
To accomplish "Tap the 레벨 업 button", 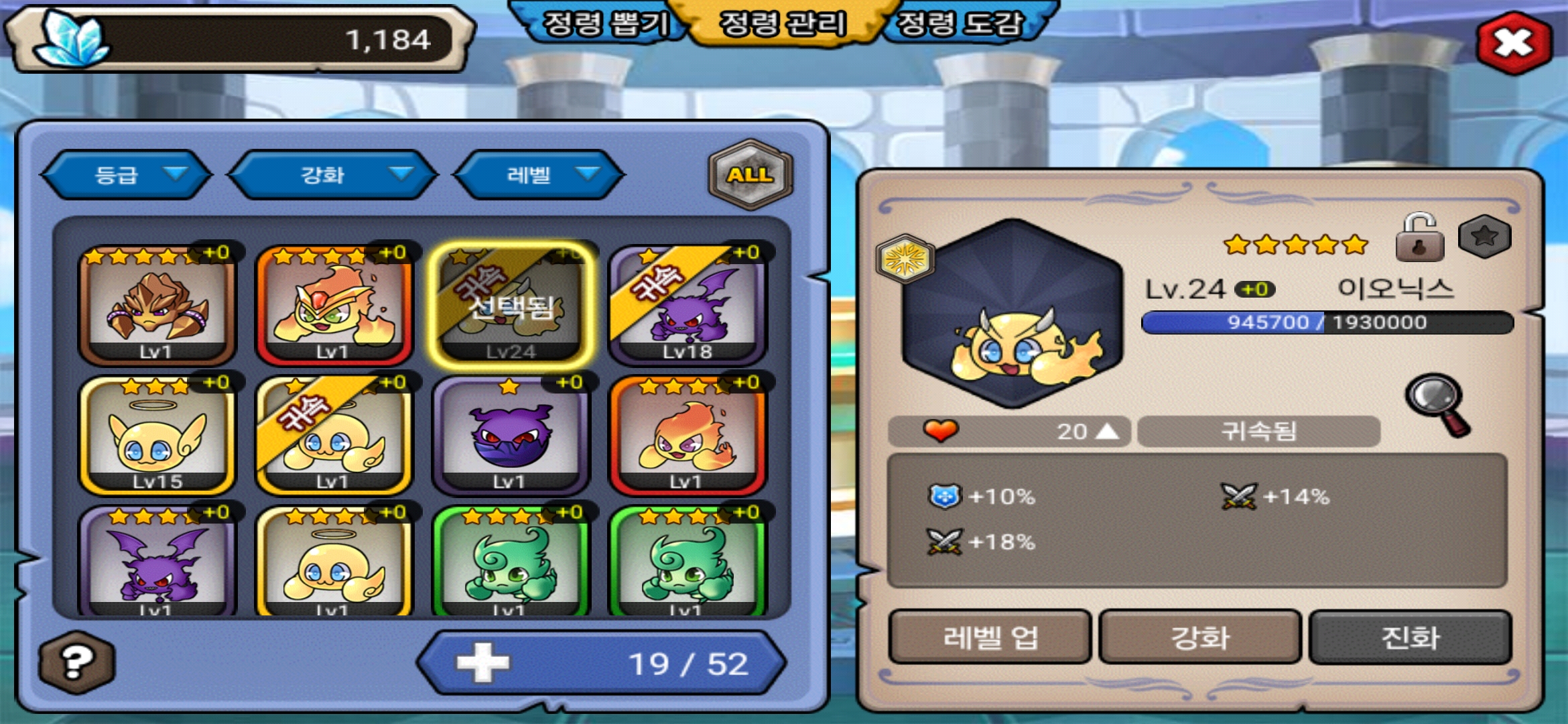I will point(990,637).
